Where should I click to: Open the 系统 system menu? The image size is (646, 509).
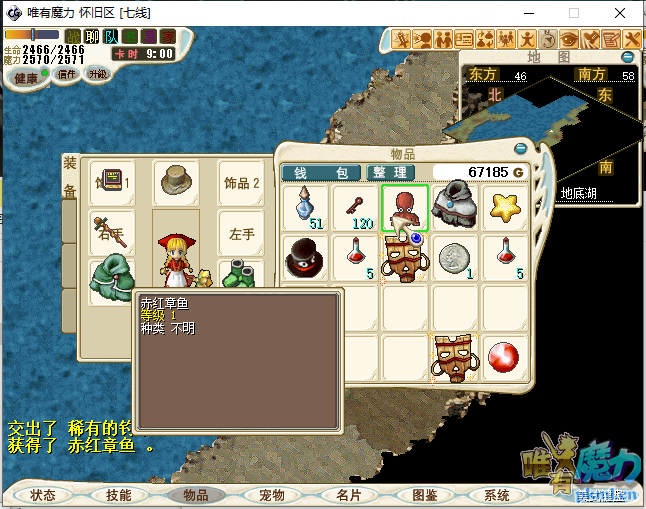click(497, 495)
